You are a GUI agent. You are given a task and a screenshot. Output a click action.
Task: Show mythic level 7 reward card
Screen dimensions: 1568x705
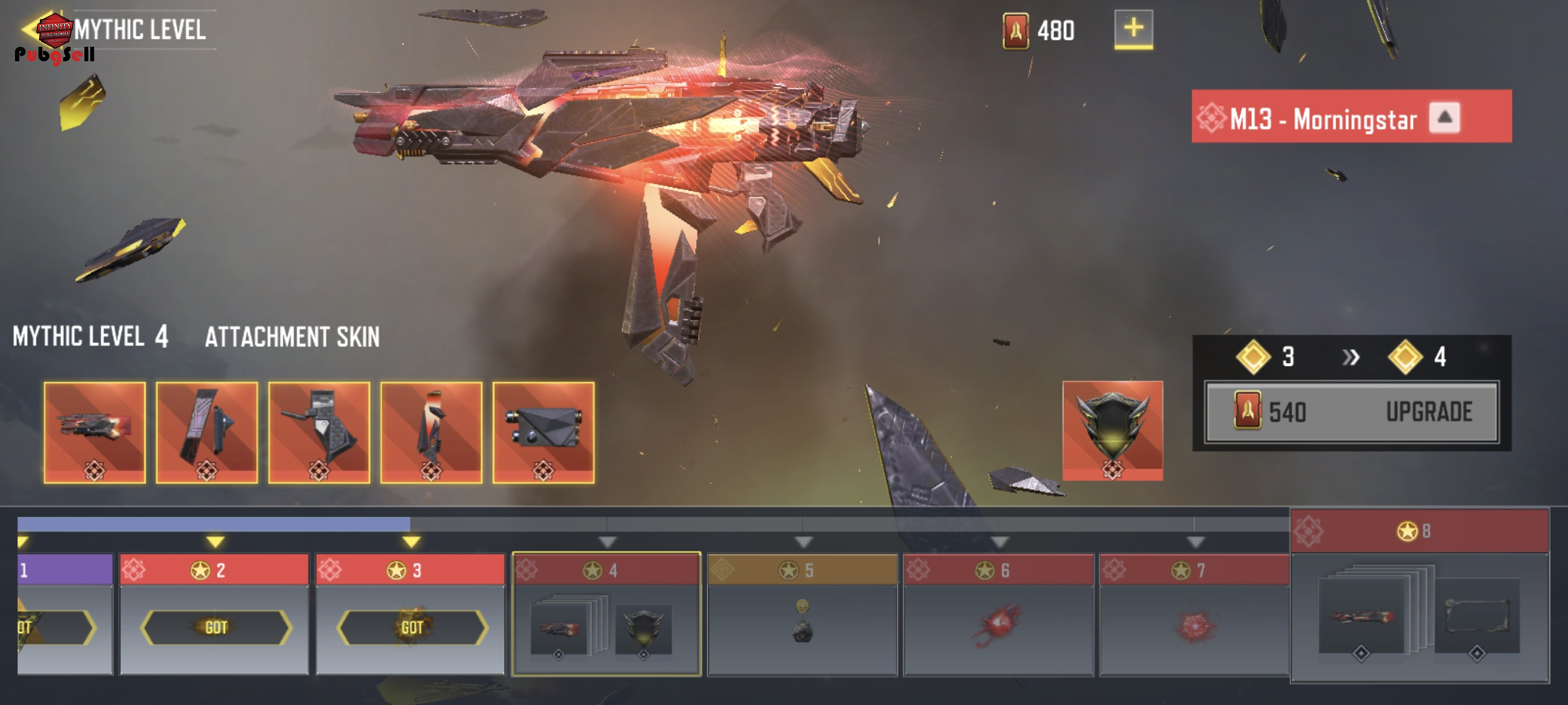[x=1195, y=613]
